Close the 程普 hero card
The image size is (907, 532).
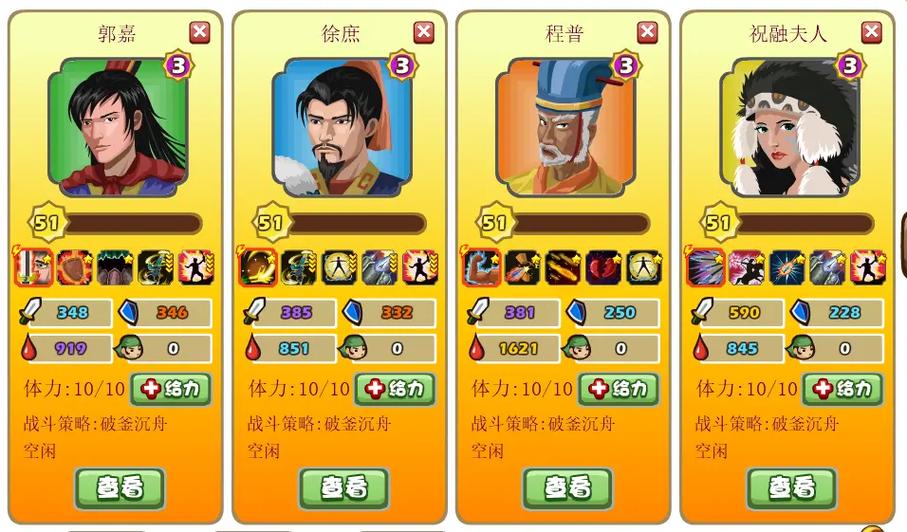[x=648, y=32]
